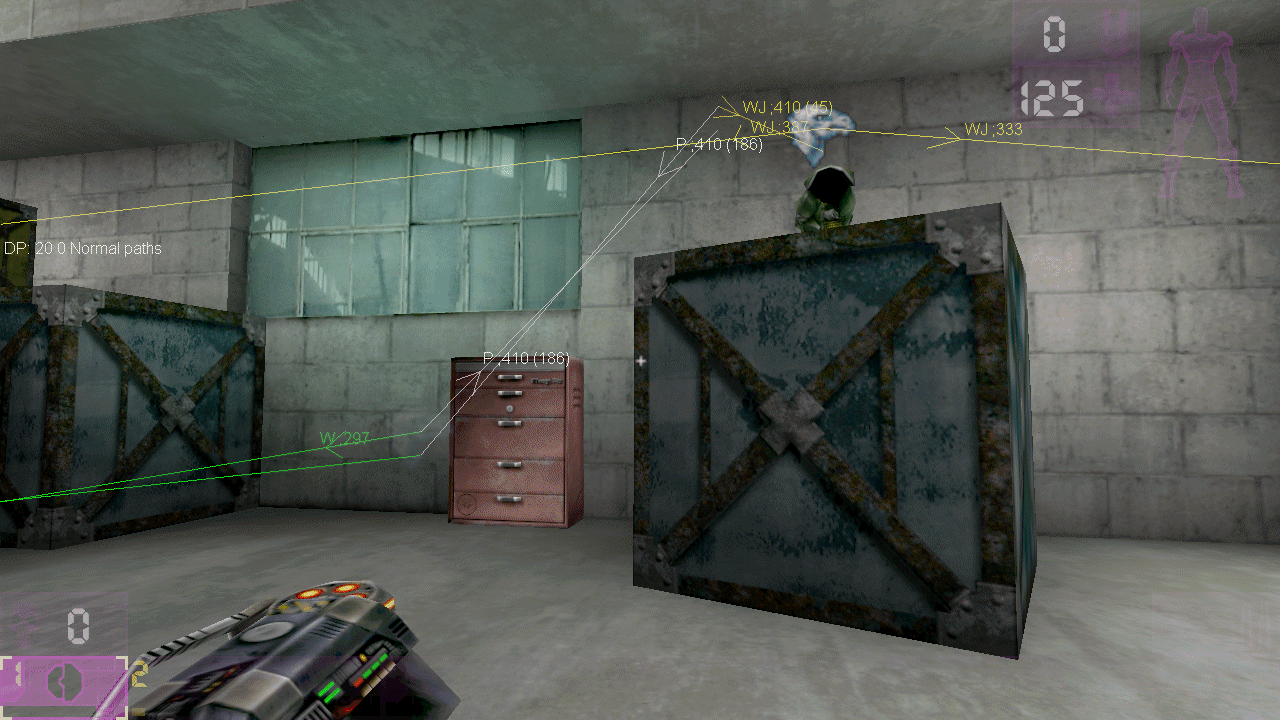Expand the DP: 20 0 Normal paths readout
Image resolution: width=1280 pixels, height=720 pixels.
pyautogui.click(x=82, y=248)
